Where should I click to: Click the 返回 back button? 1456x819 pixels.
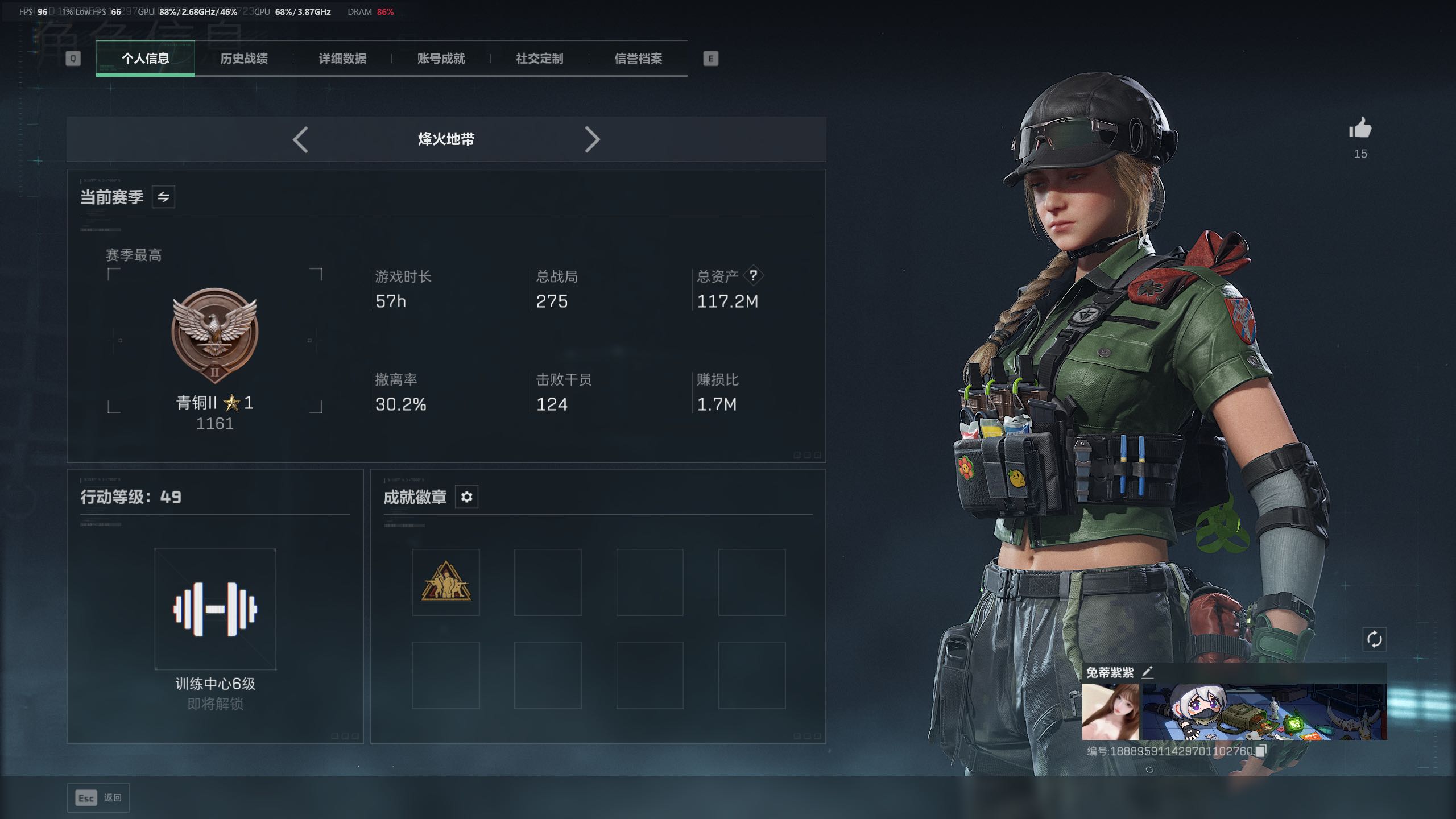pos(98,798)
